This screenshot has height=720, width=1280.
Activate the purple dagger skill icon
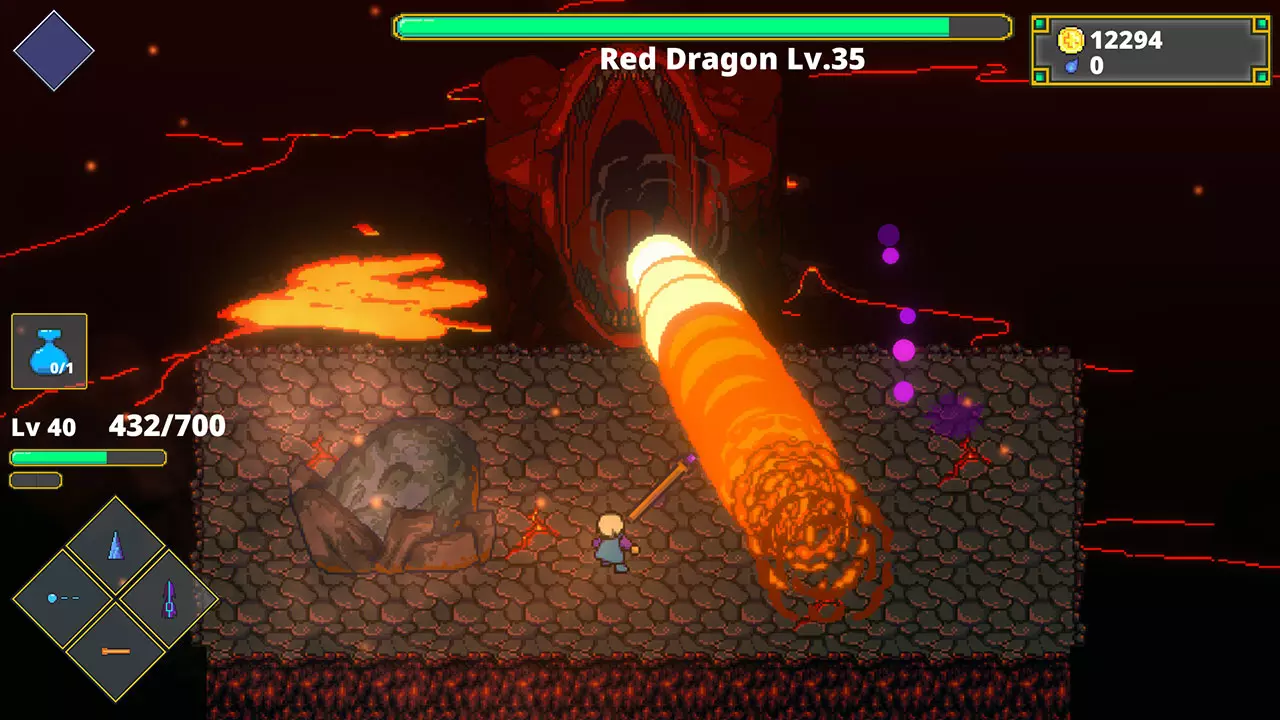coord(168,597)
